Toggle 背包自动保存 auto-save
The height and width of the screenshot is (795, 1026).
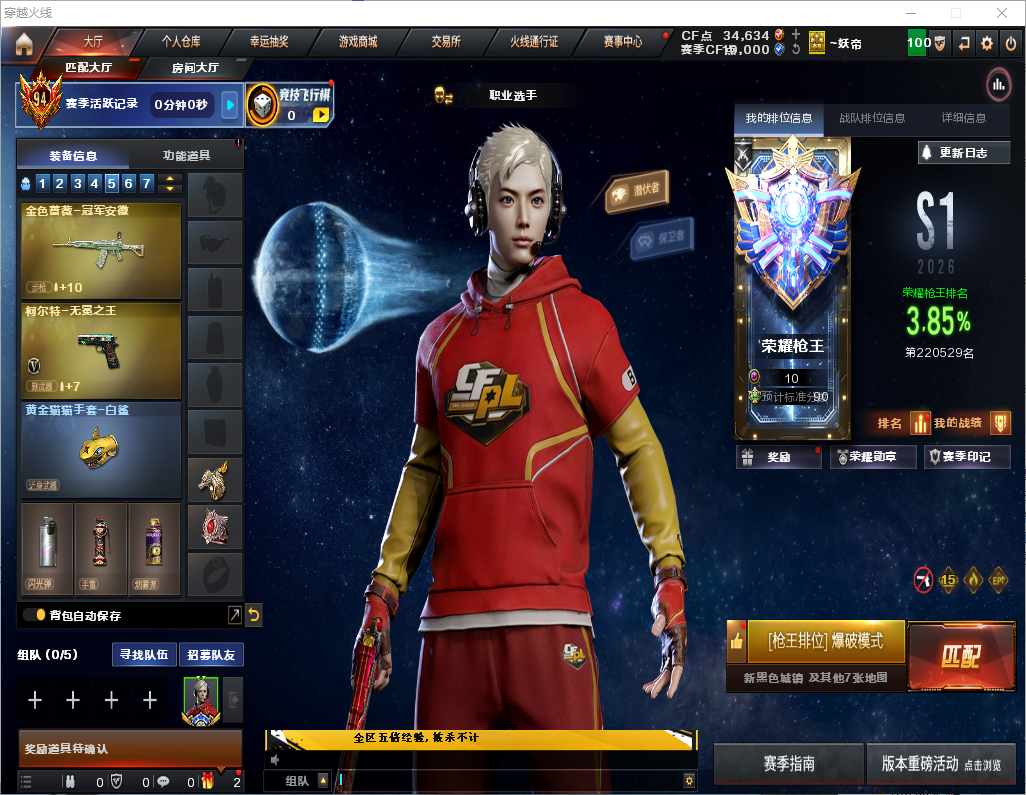point(34,615)
